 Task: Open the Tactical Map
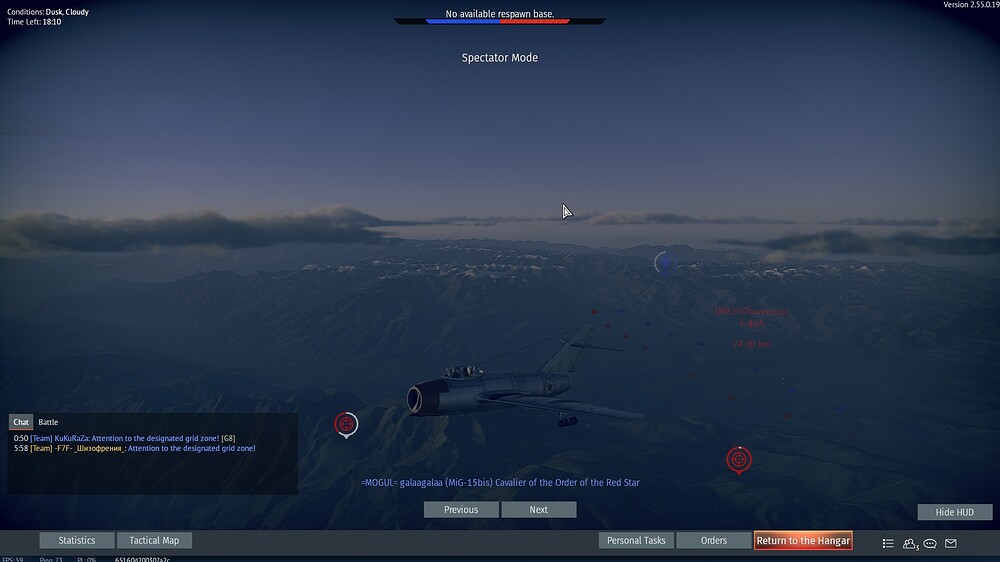(154, 540)
